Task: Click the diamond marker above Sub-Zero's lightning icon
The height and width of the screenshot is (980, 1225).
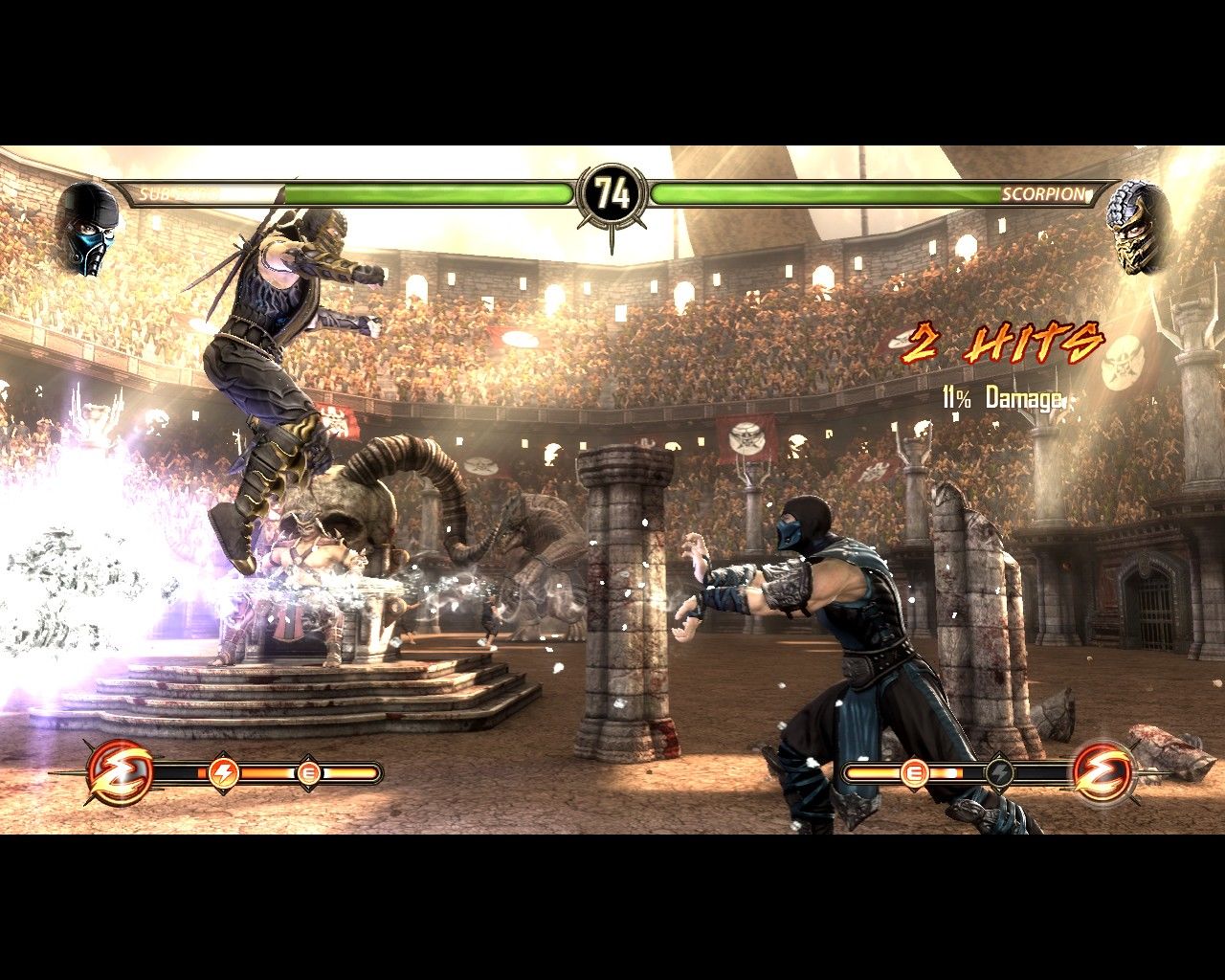Action: pos(222,755)
